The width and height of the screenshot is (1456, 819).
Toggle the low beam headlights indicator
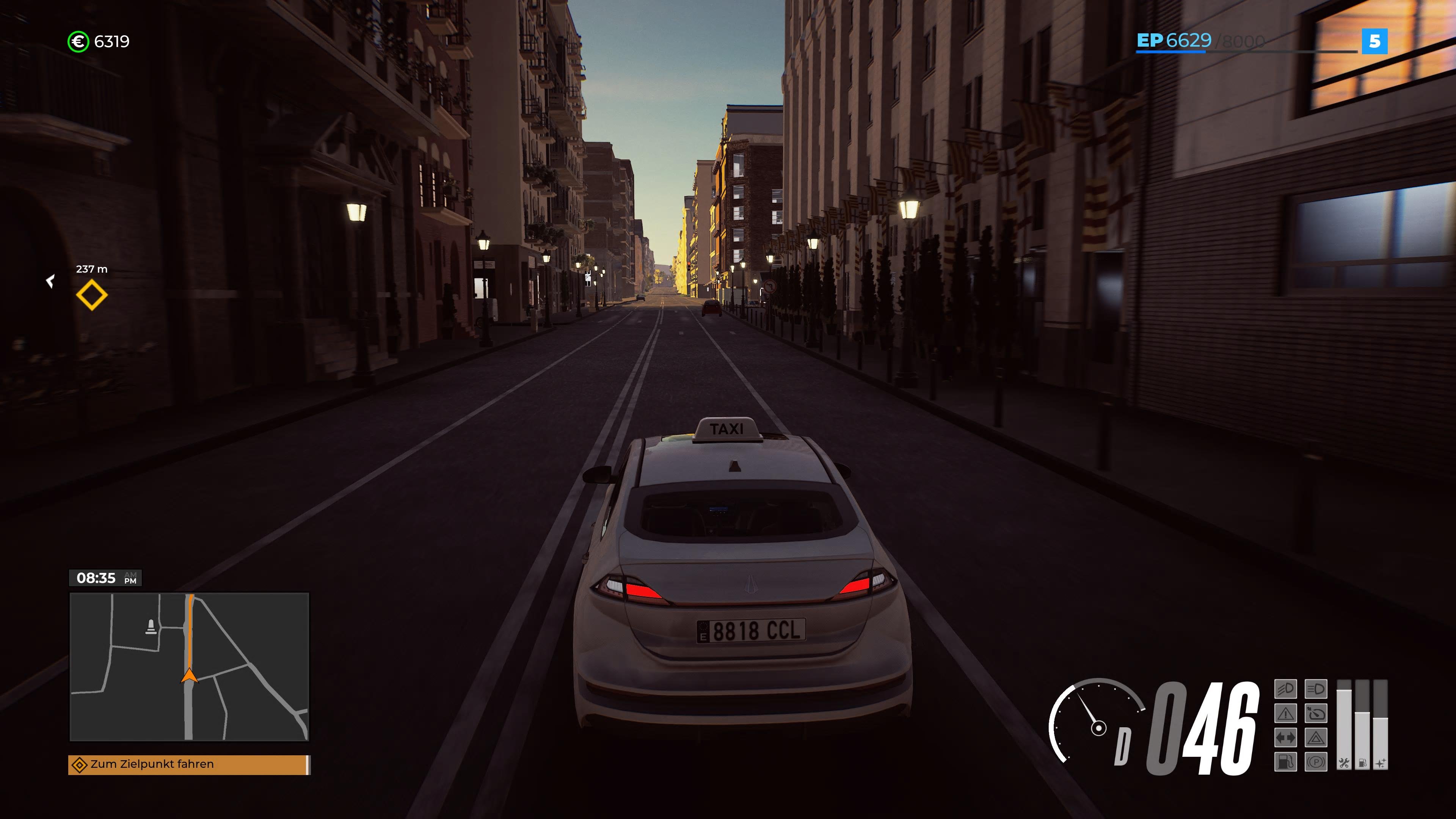point(1285,689)
